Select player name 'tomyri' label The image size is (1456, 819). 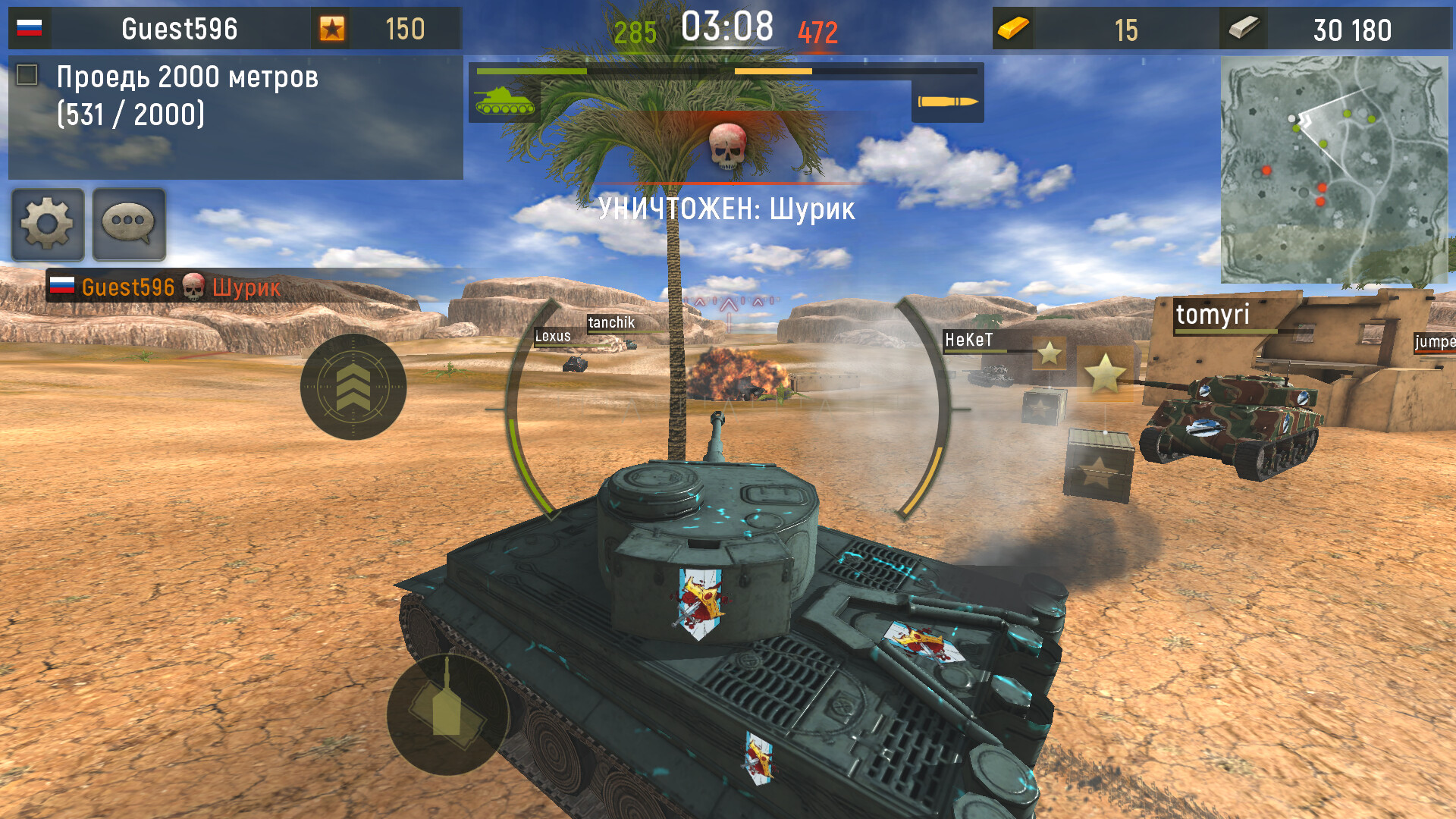coord(1213,316)
